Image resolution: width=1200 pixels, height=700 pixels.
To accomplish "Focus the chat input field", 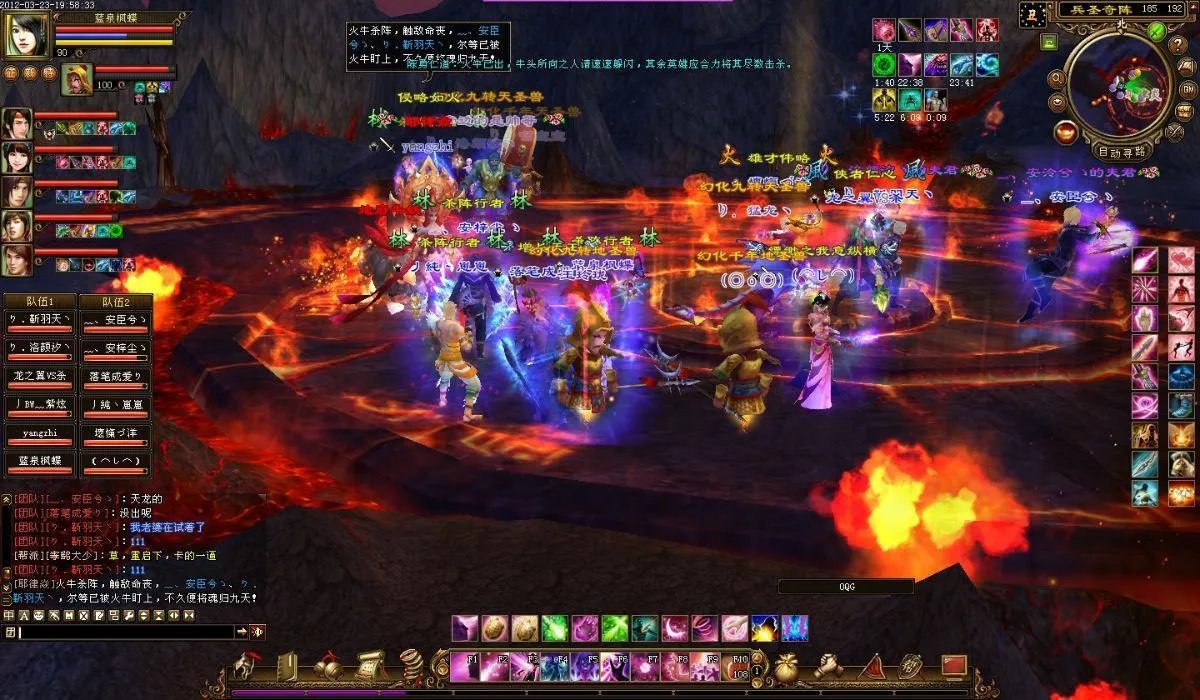I will [x=125, y=632].
